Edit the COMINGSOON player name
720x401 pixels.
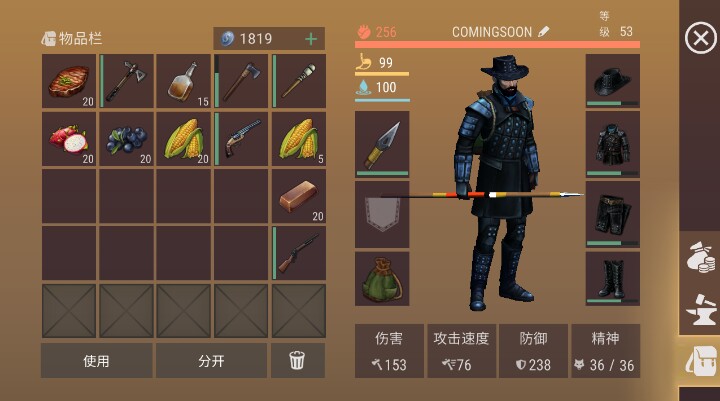coord(544,32)
